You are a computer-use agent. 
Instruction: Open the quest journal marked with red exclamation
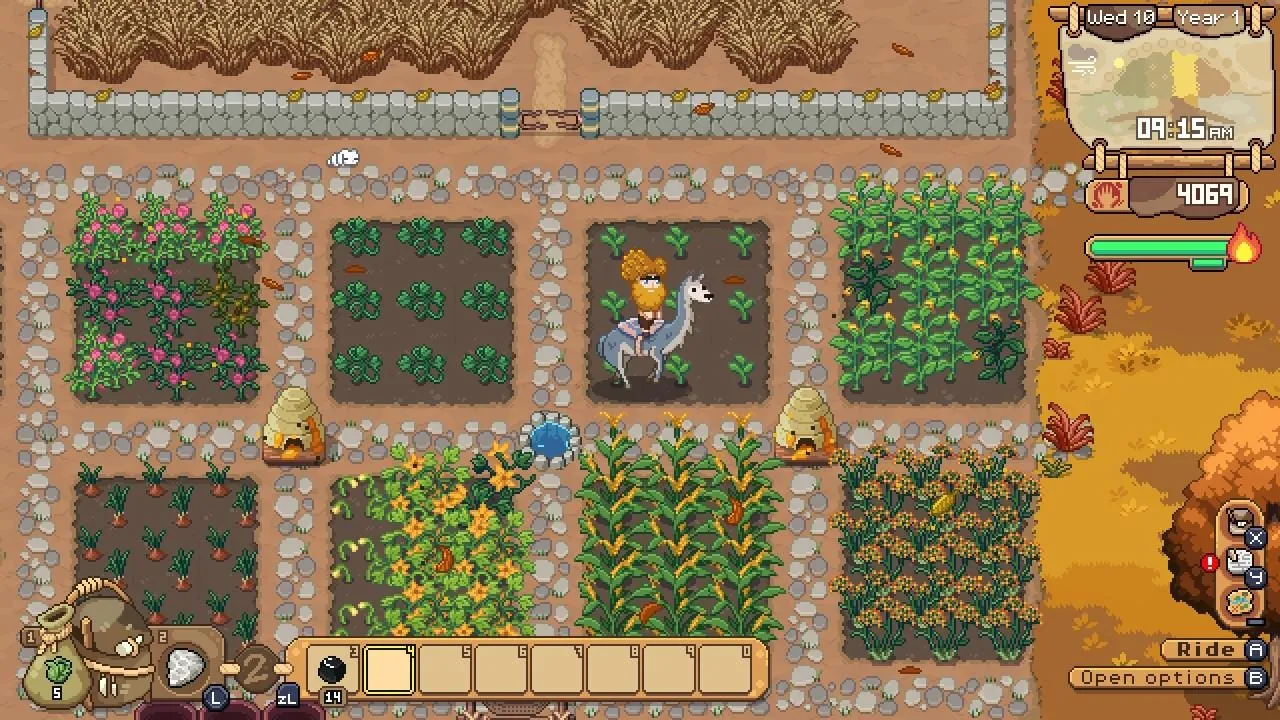(x=1239, y=560)
